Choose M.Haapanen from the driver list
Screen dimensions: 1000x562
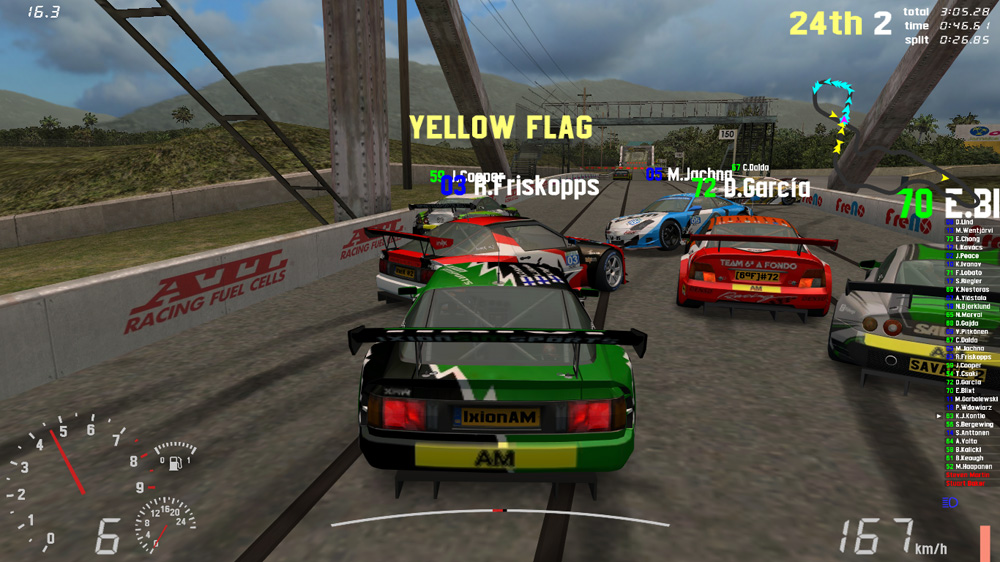pos(972,467)
